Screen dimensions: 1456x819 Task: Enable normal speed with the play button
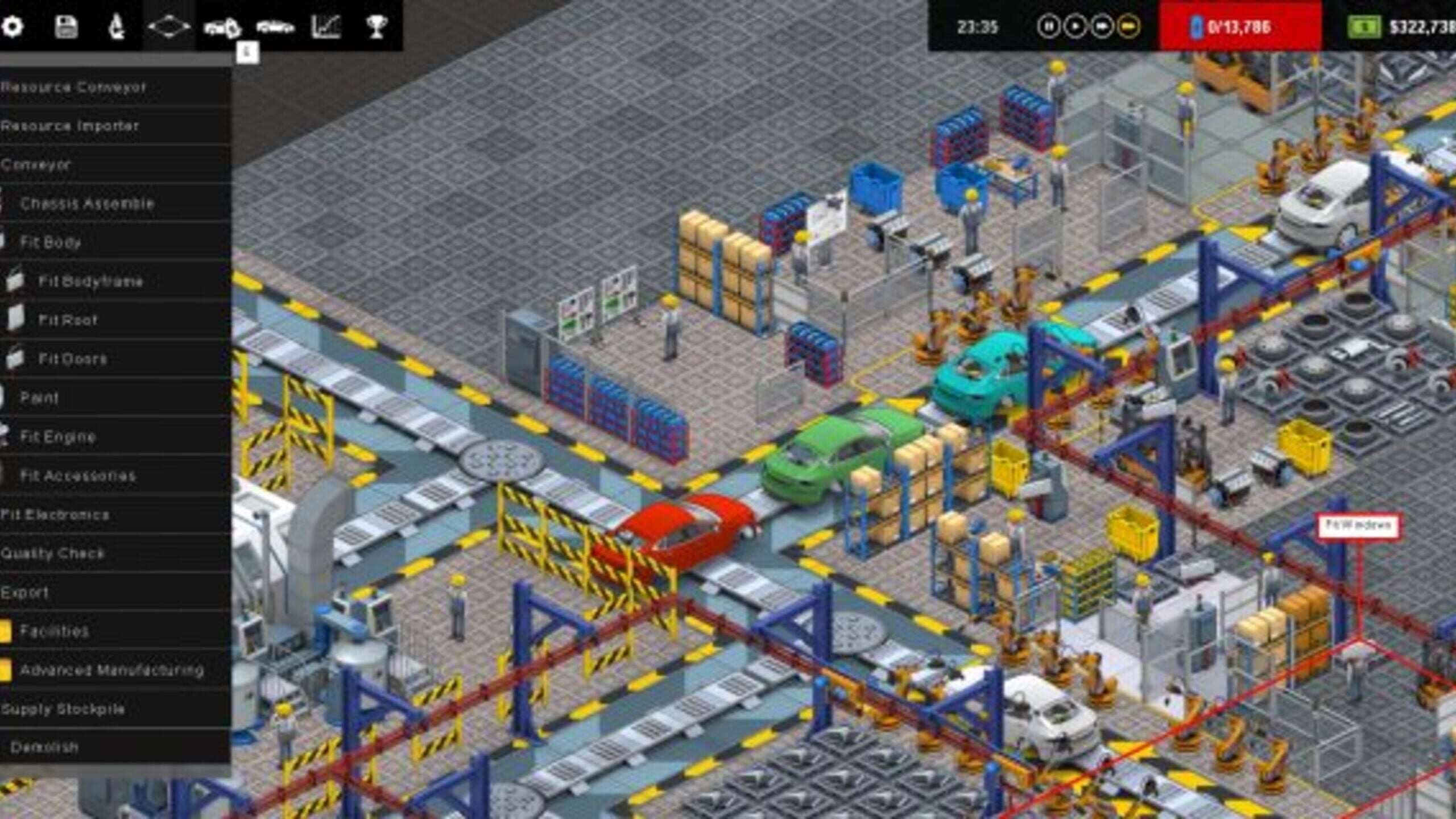point(1074,25)
